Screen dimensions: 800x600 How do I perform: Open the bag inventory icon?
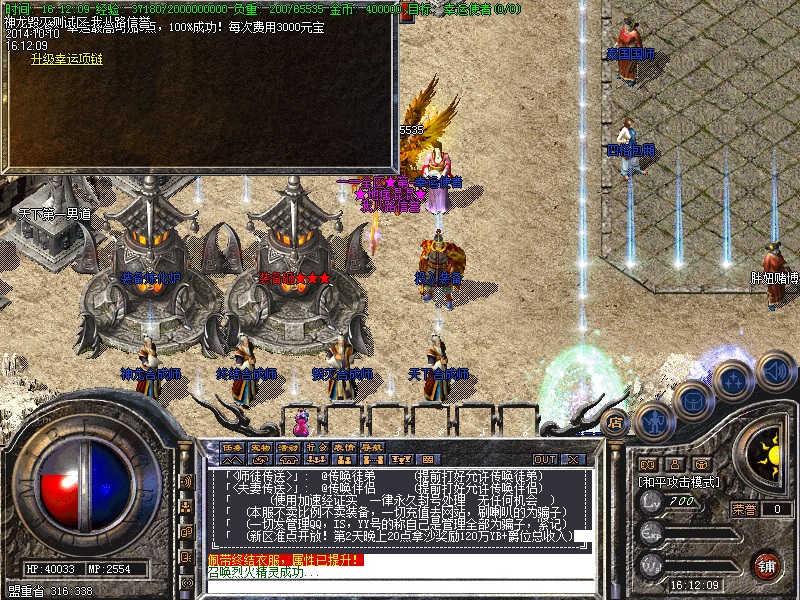[692, 399]
